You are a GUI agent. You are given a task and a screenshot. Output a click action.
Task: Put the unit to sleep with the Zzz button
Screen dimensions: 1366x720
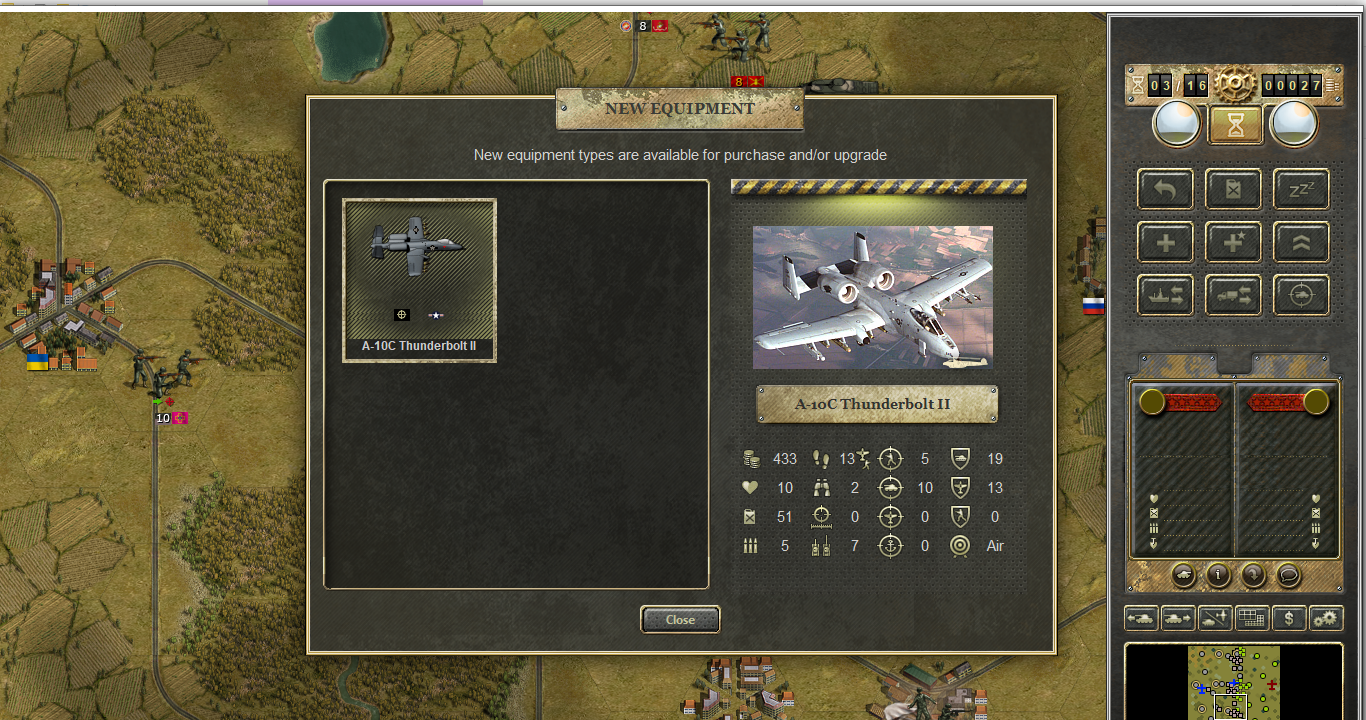click(x=1301, y=189)
